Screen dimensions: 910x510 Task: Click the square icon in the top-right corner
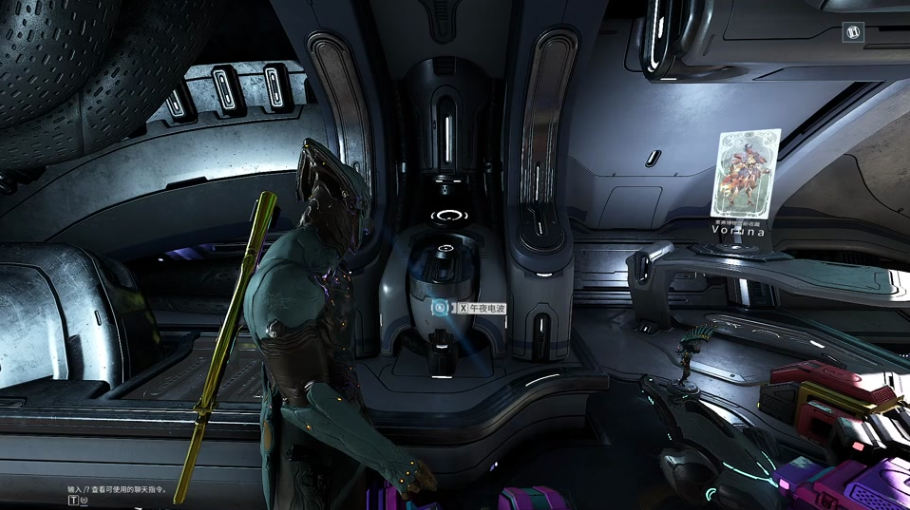click(x=854, y=32)
